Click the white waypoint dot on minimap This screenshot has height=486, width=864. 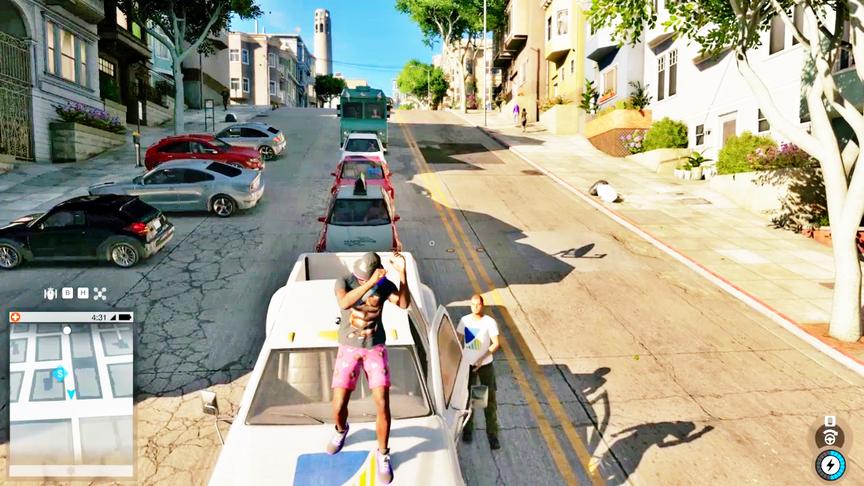(65, 328)
